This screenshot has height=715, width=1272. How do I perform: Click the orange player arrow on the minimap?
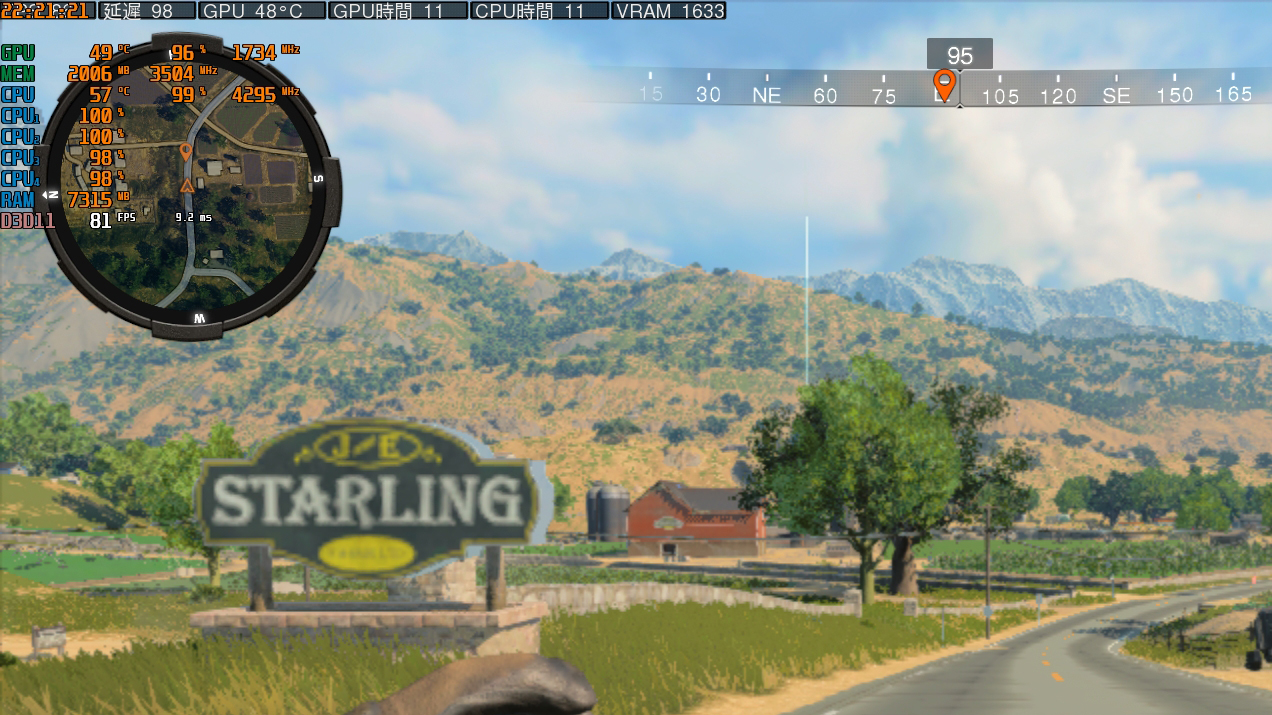185,186
